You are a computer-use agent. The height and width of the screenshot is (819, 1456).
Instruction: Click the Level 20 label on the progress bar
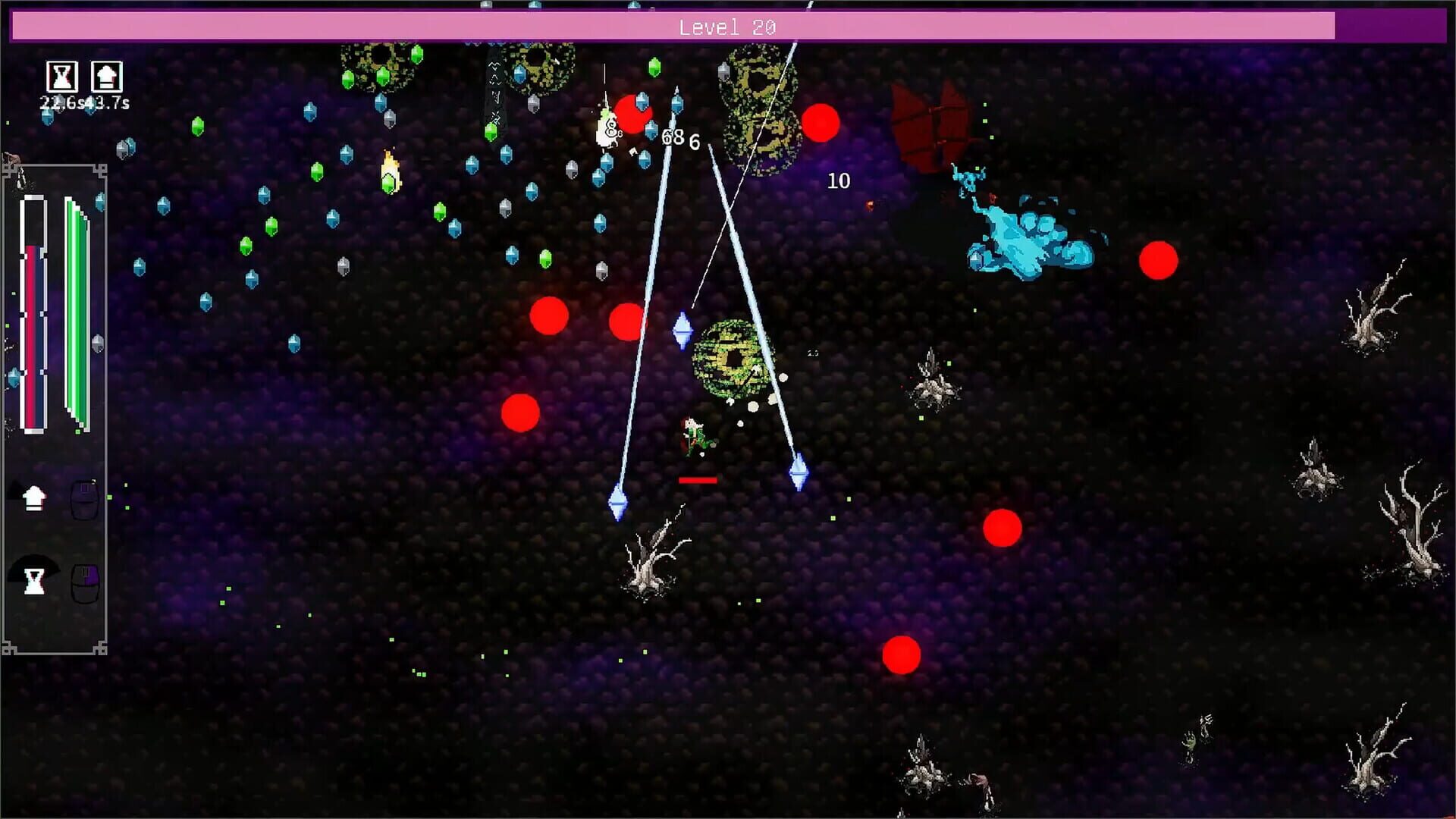(728, 27)
